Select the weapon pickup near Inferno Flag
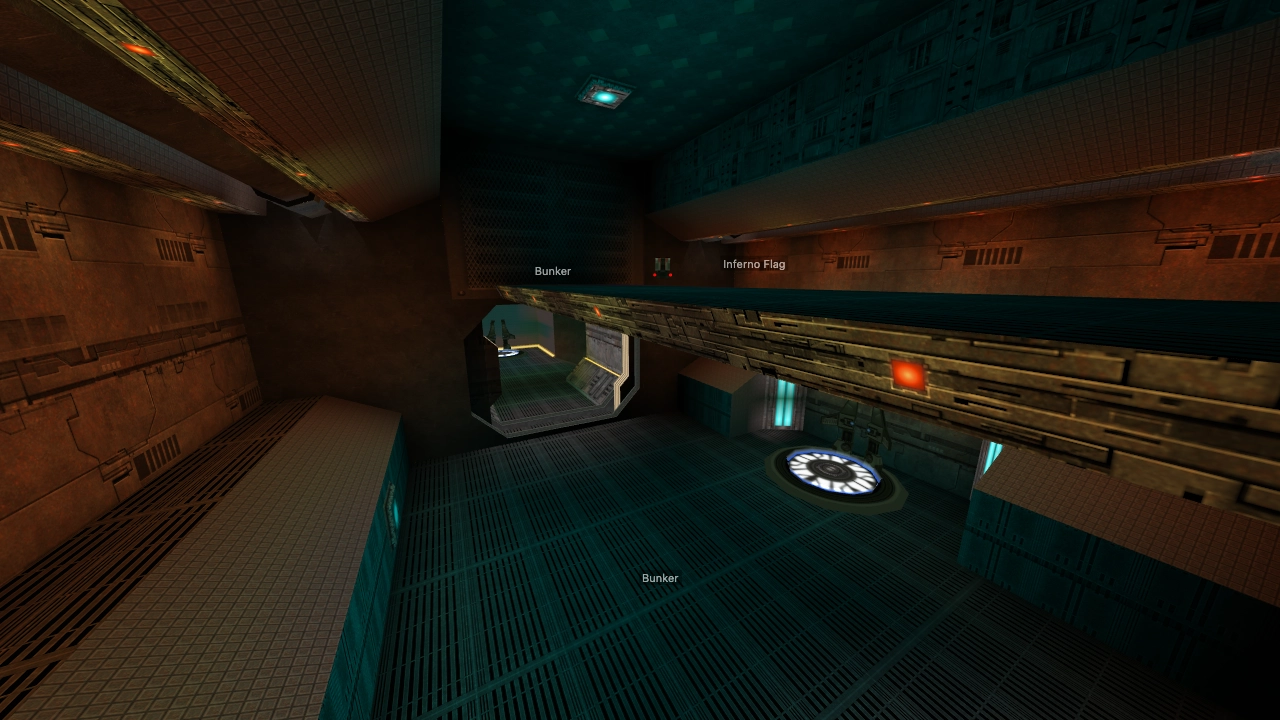 (662, 261)
